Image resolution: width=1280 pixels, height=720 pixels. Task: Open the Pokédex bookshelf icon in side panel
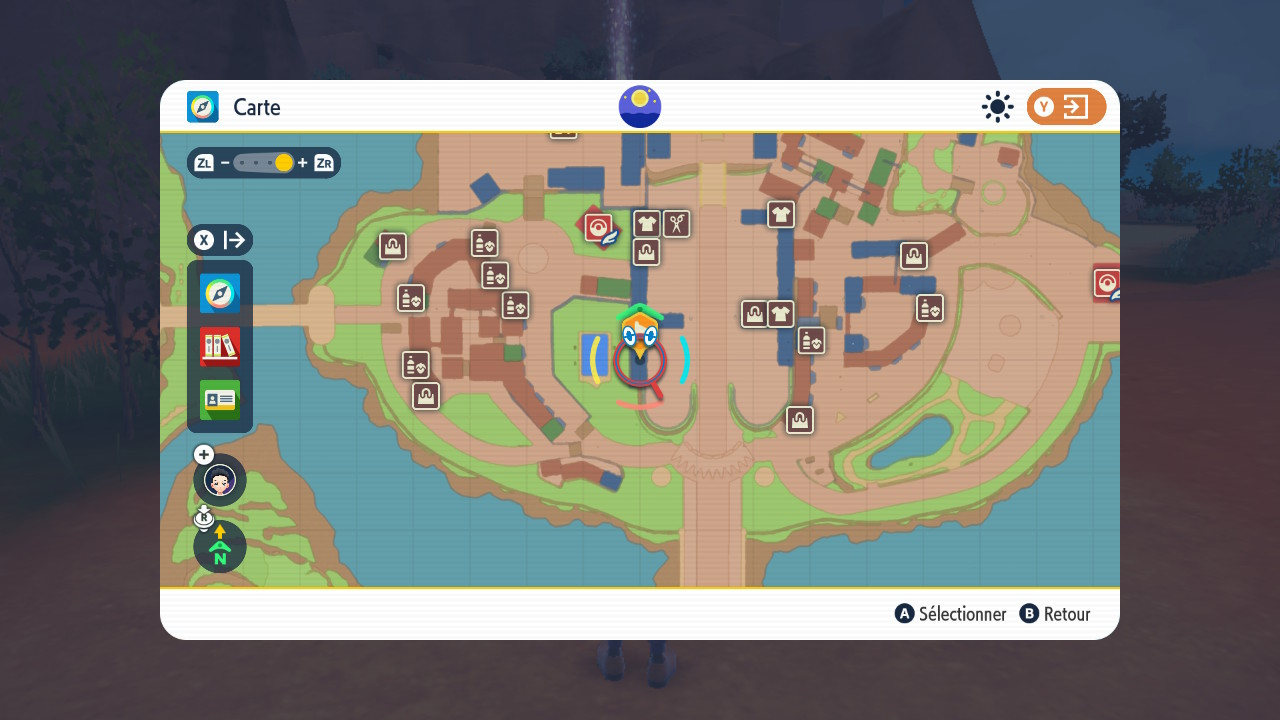(220, 346)
